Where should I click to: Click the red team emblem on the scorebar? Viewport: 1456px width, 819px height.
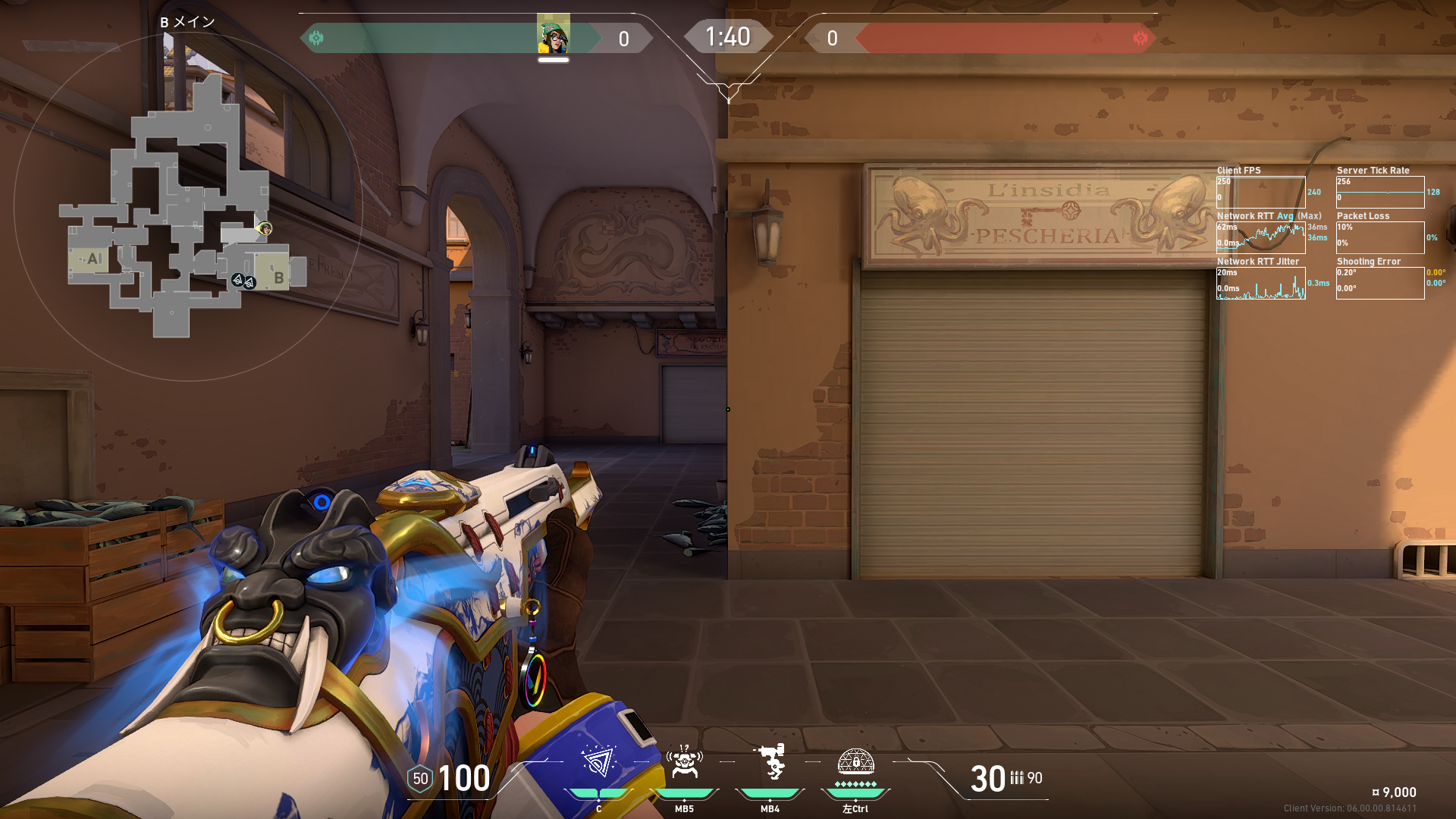pos(1140,38)
